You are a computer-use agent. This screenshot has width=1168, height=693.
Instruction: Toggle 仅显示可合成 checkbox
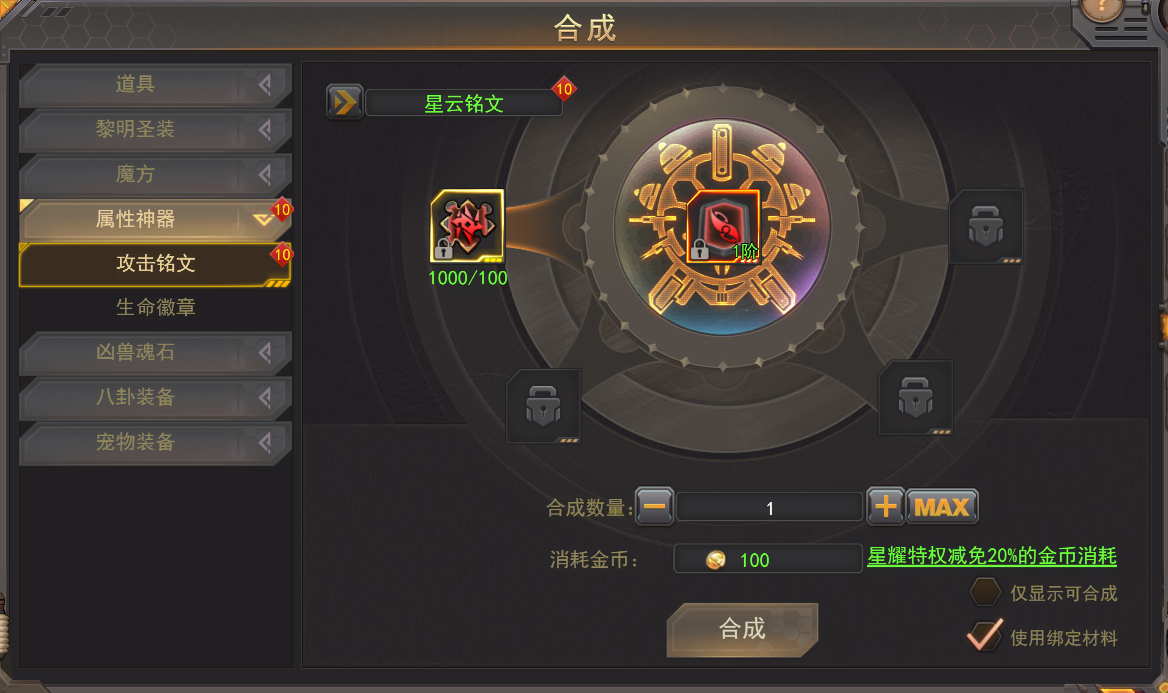point(986,592)
